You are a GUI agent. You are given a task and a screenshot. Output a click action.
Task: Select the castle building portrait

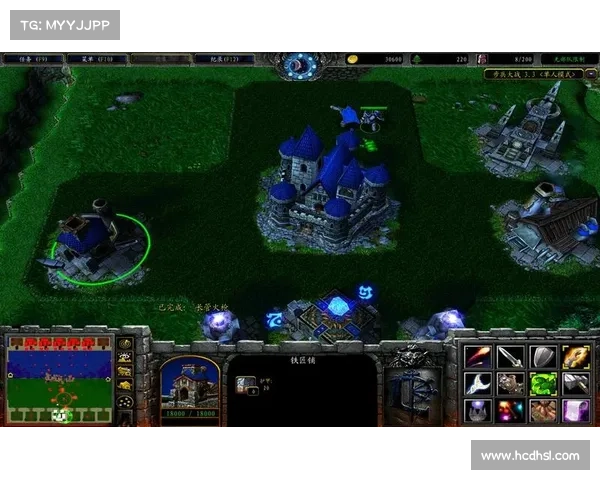tap(189, 386)
